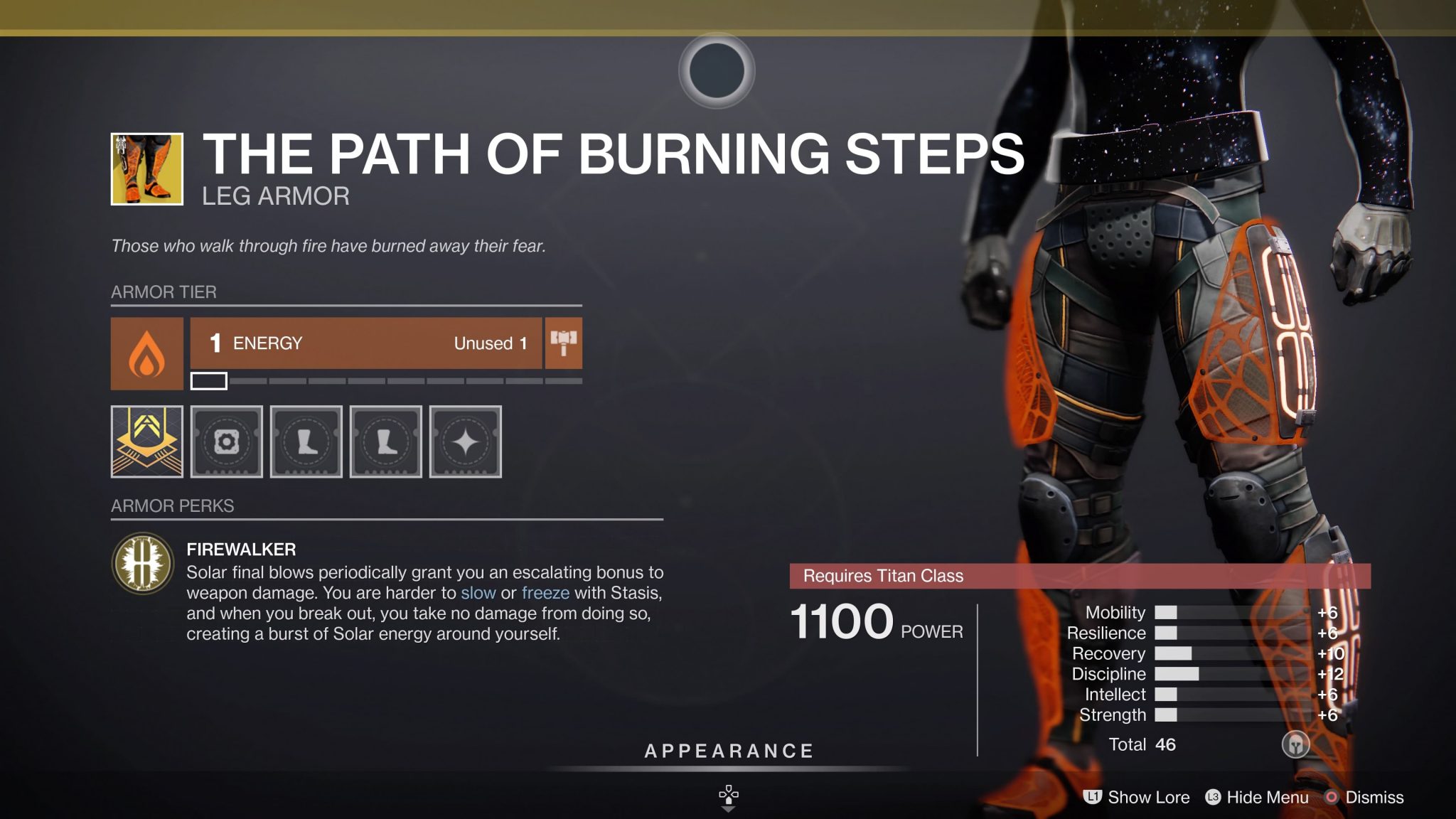Click the first Energy tier progress segment
Viewport: 1456px width, 819px height.
(208, 382)
